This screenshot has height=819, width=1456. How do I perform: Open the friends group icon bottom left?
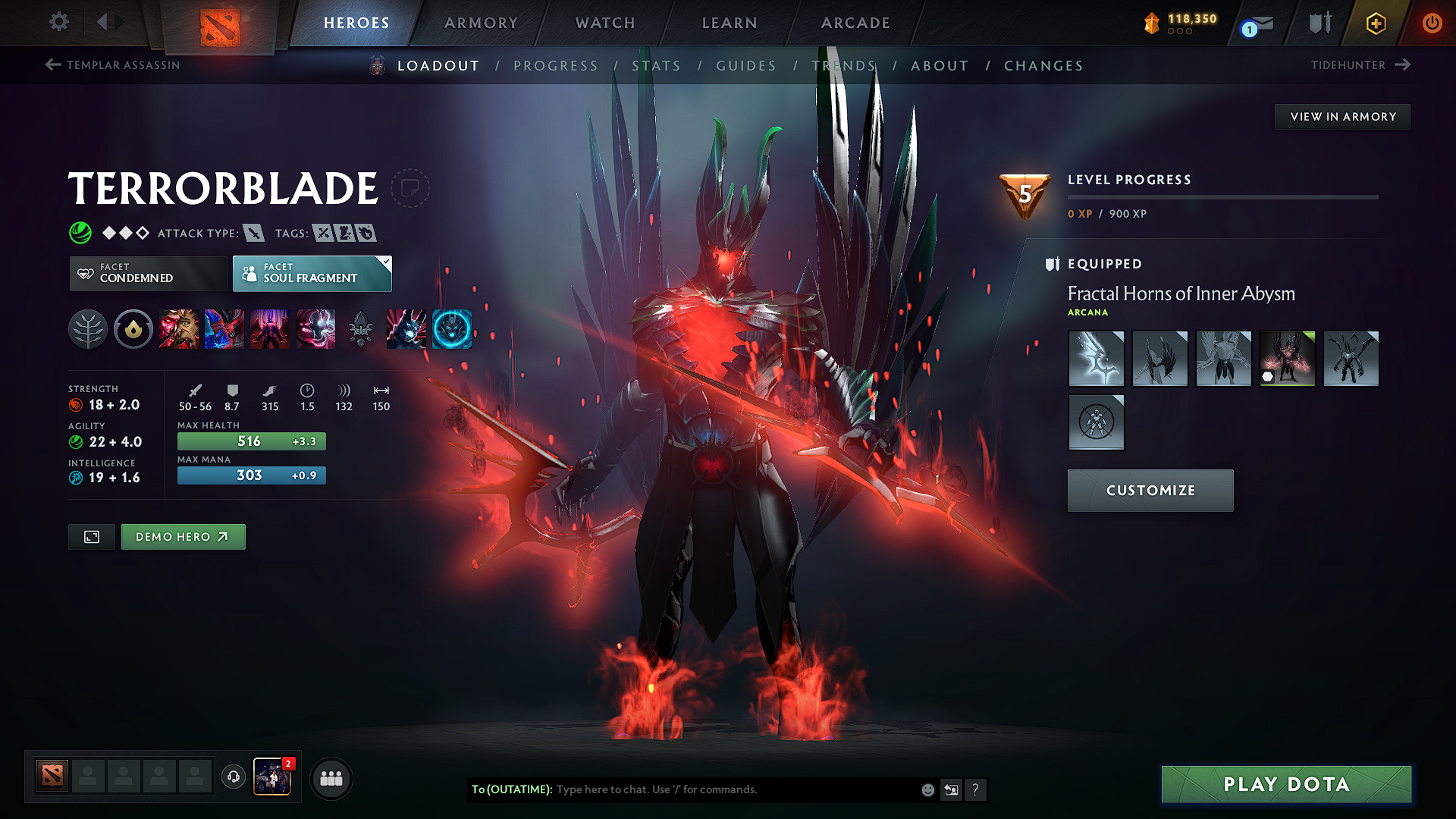tap(331, 777)
